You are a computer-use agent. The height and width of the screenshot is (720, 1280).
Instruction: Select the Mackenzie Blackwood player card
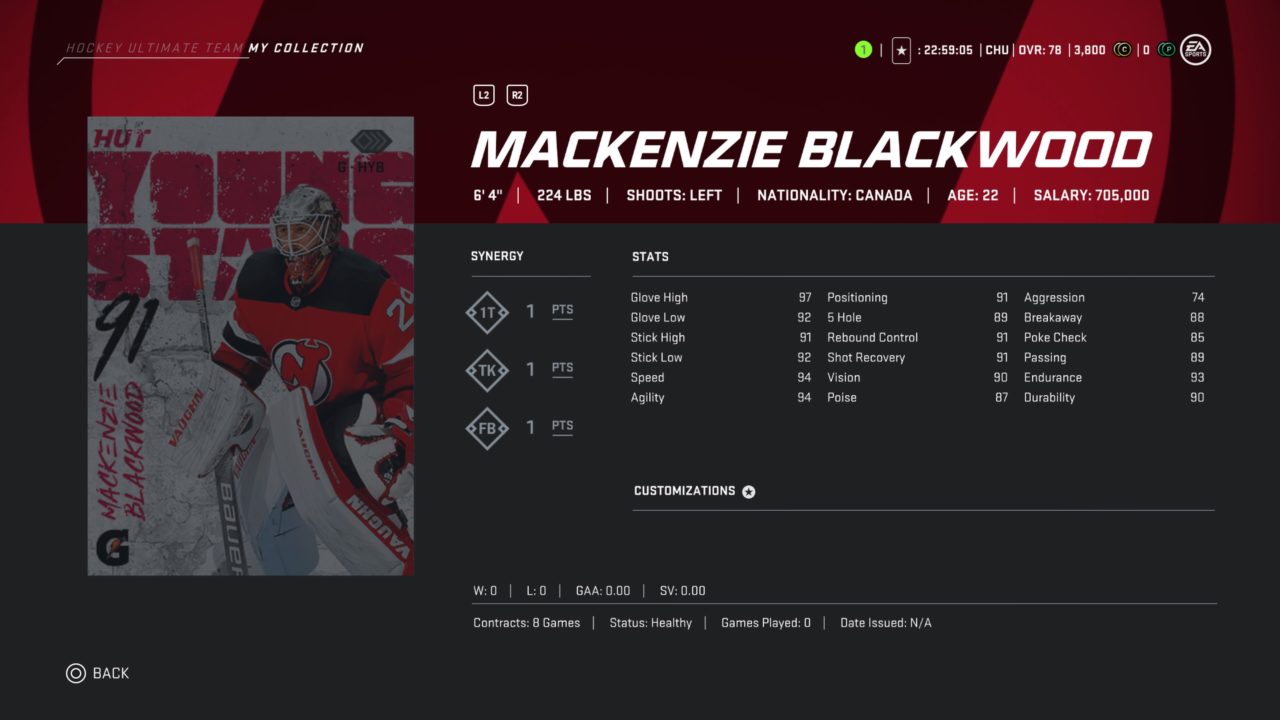[251, 346]
